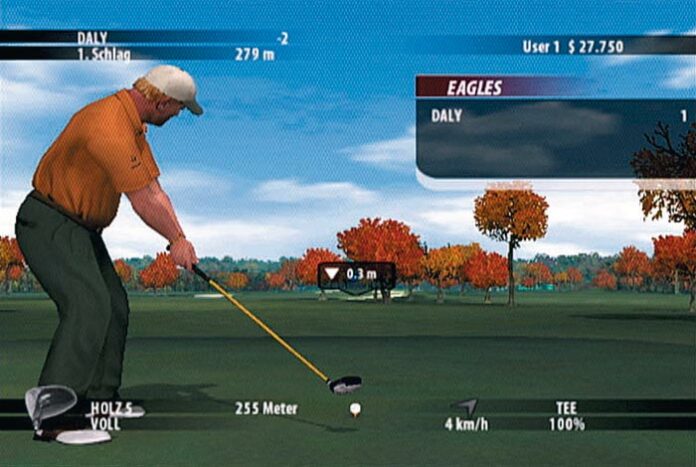
Task: Choose the TEE lie indicator
Action: (x=566, y=408)
